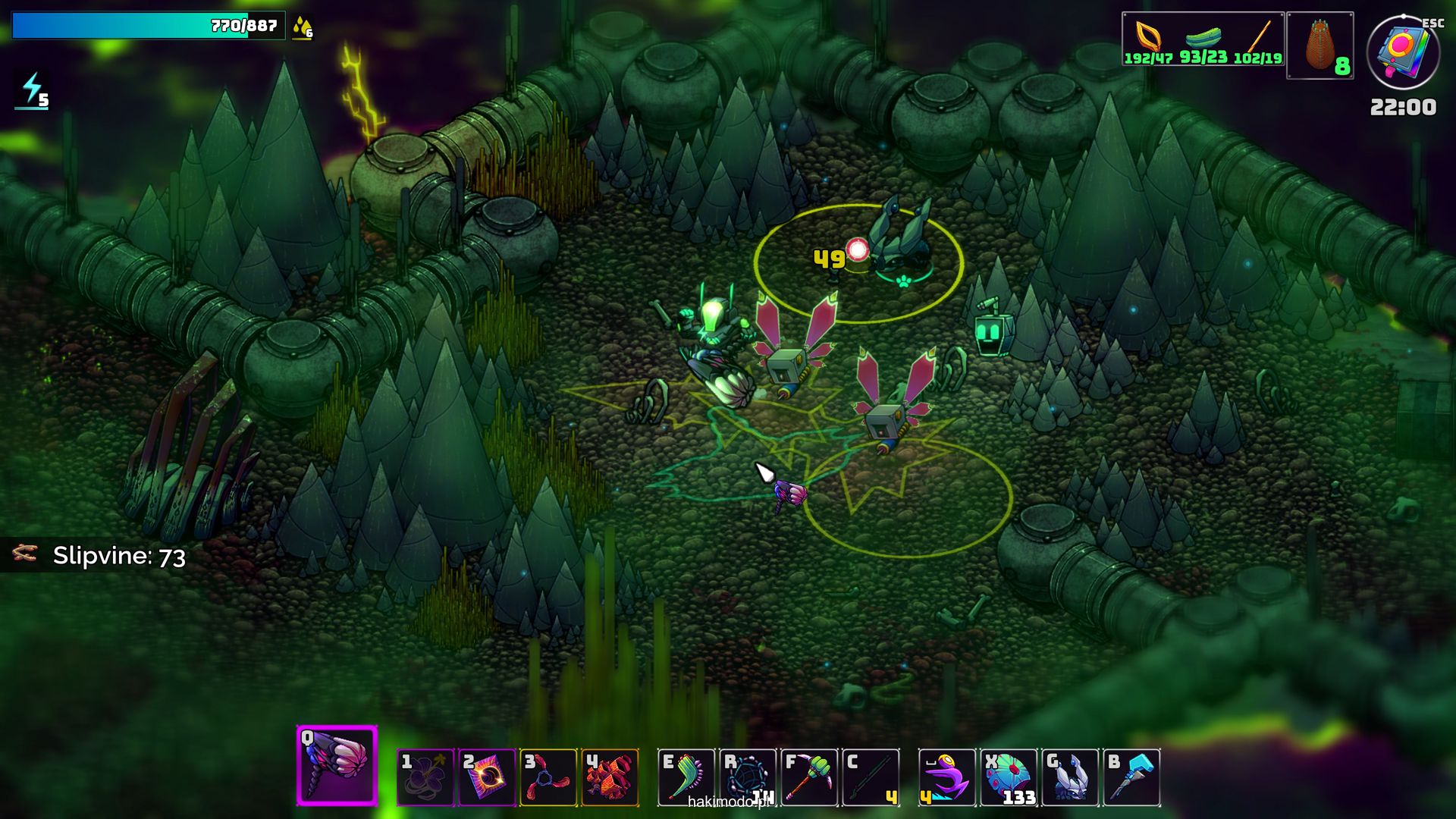Choose the cyan build hammer tool
This screenshot has width=1456, height=819.
(1131, 777)
